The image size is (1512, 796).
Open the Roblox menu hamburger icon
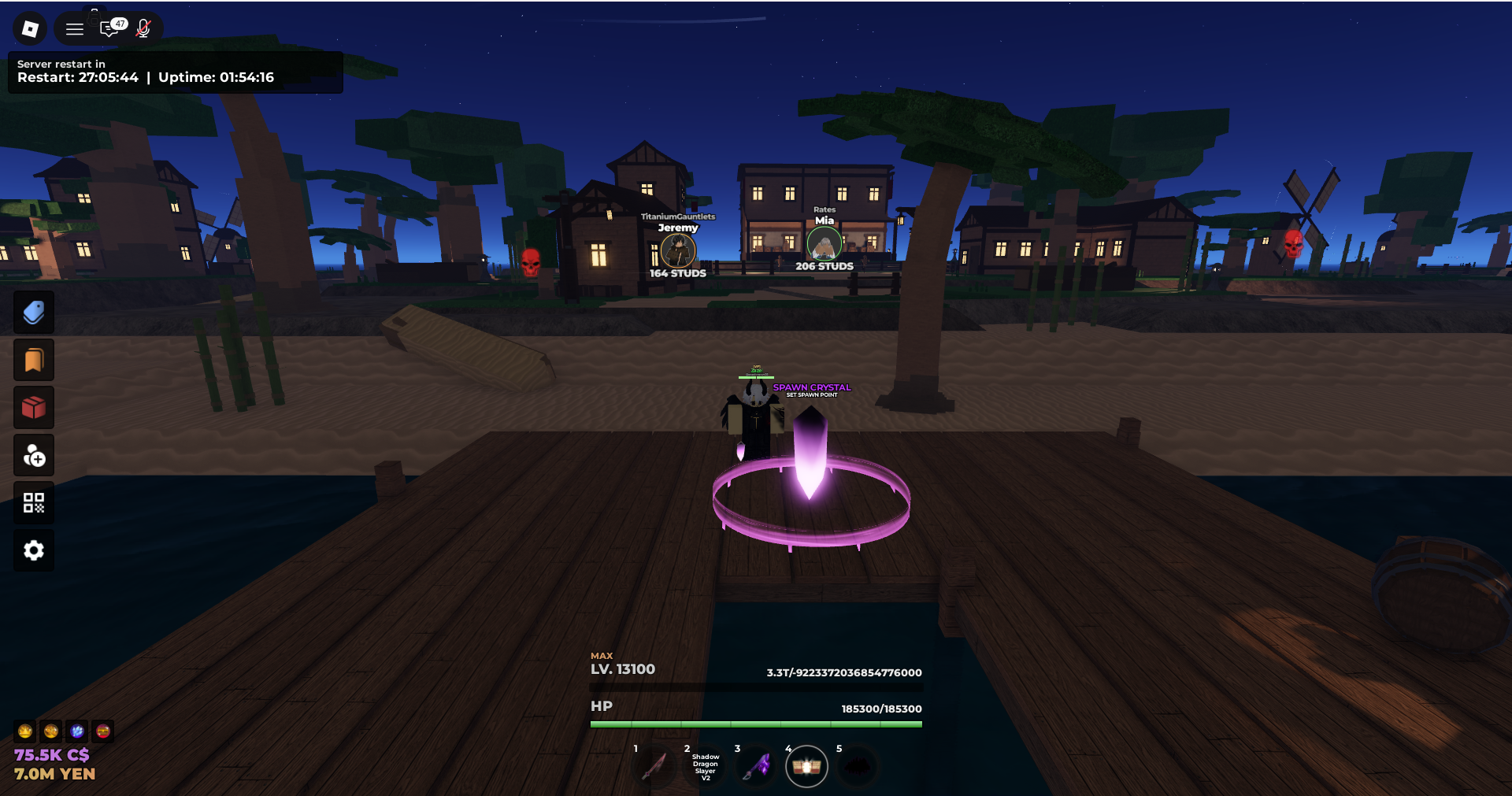coord(73,28)
